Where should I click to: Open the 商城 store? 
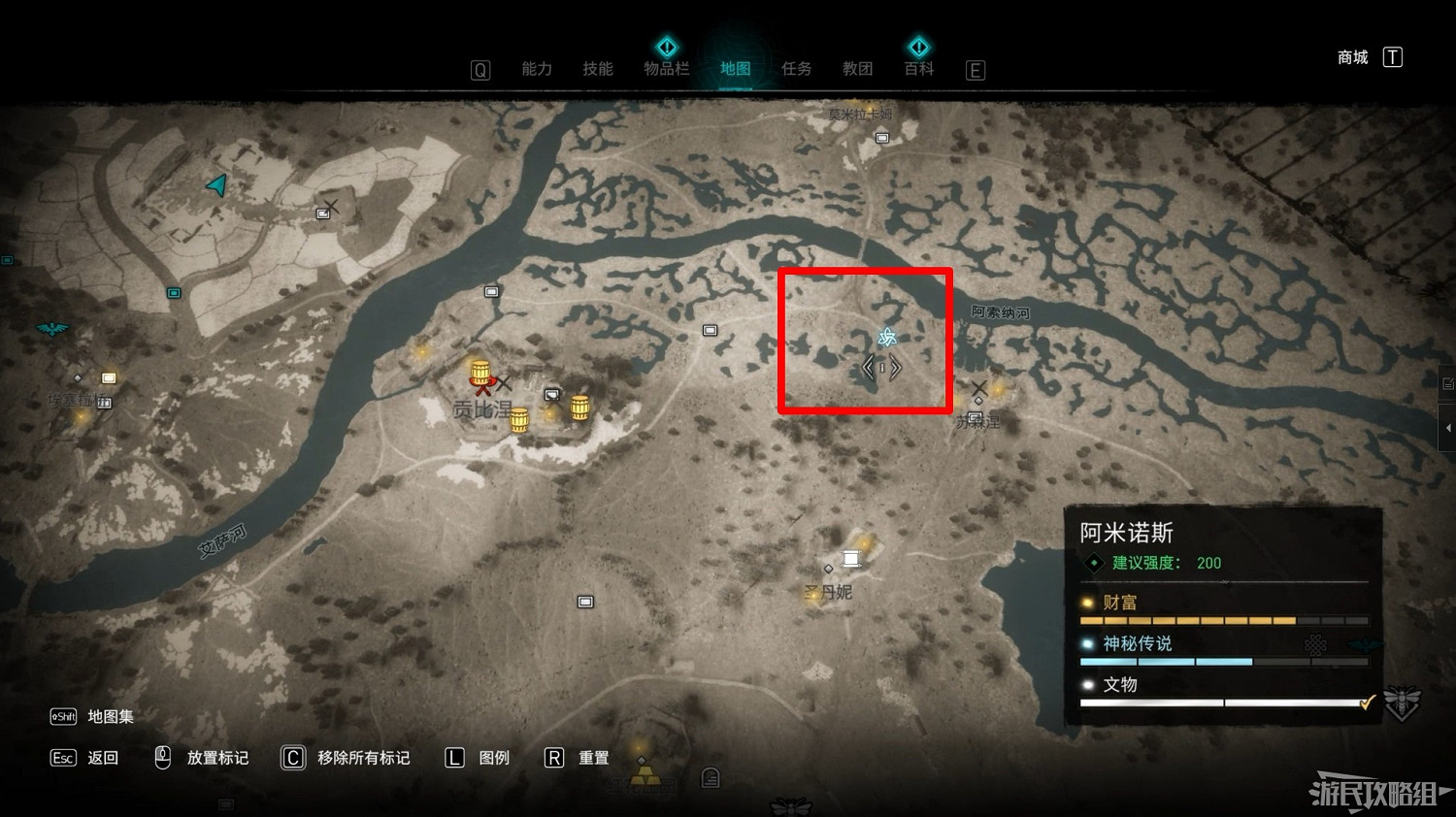pos(1352,57)
